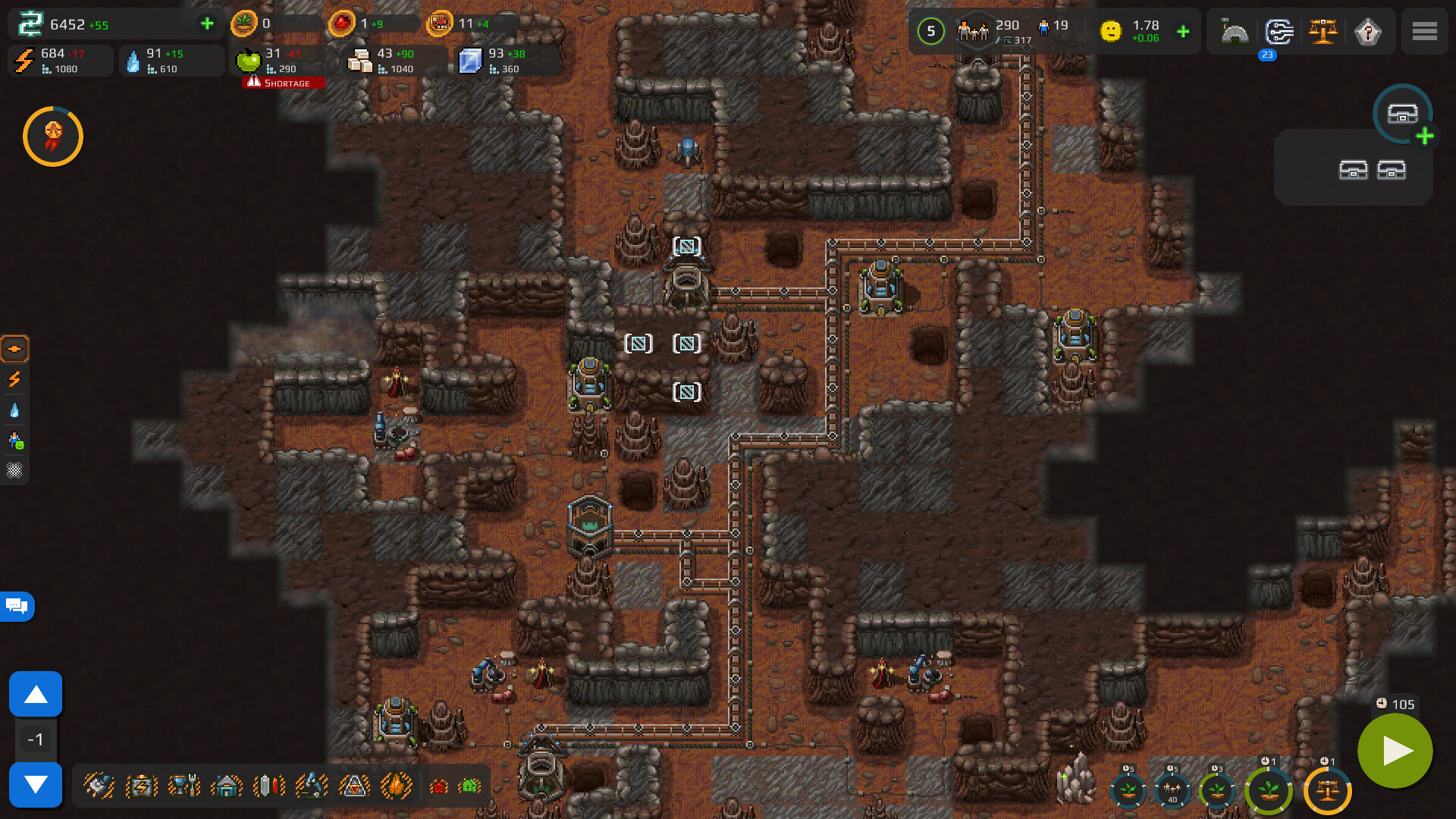Screen dimensions: 1456x819
Task: Click the green plus beside credits
Action: coord(207,24)
